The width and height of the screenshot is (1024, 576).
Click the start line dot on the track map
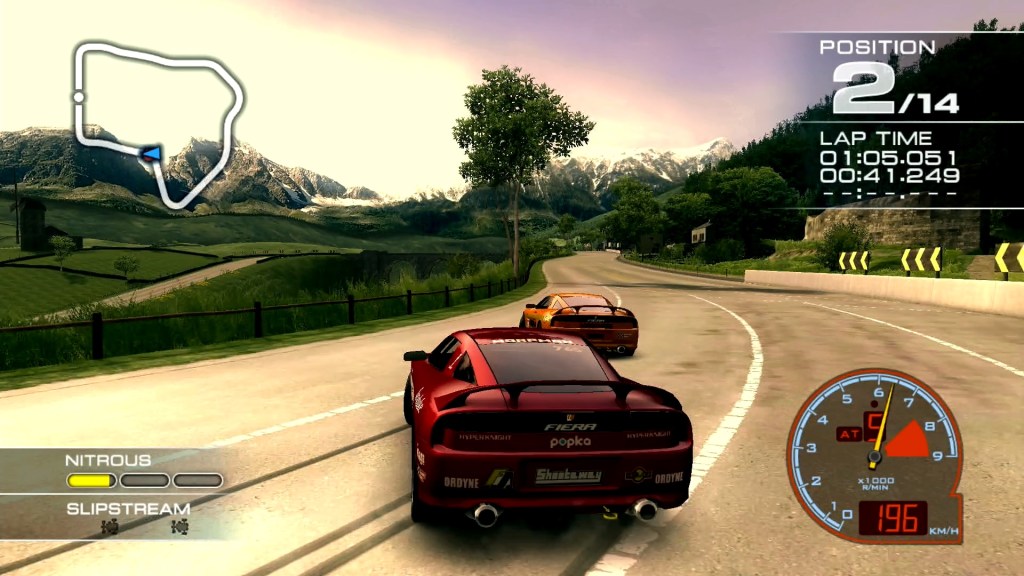tap(78, 97)
